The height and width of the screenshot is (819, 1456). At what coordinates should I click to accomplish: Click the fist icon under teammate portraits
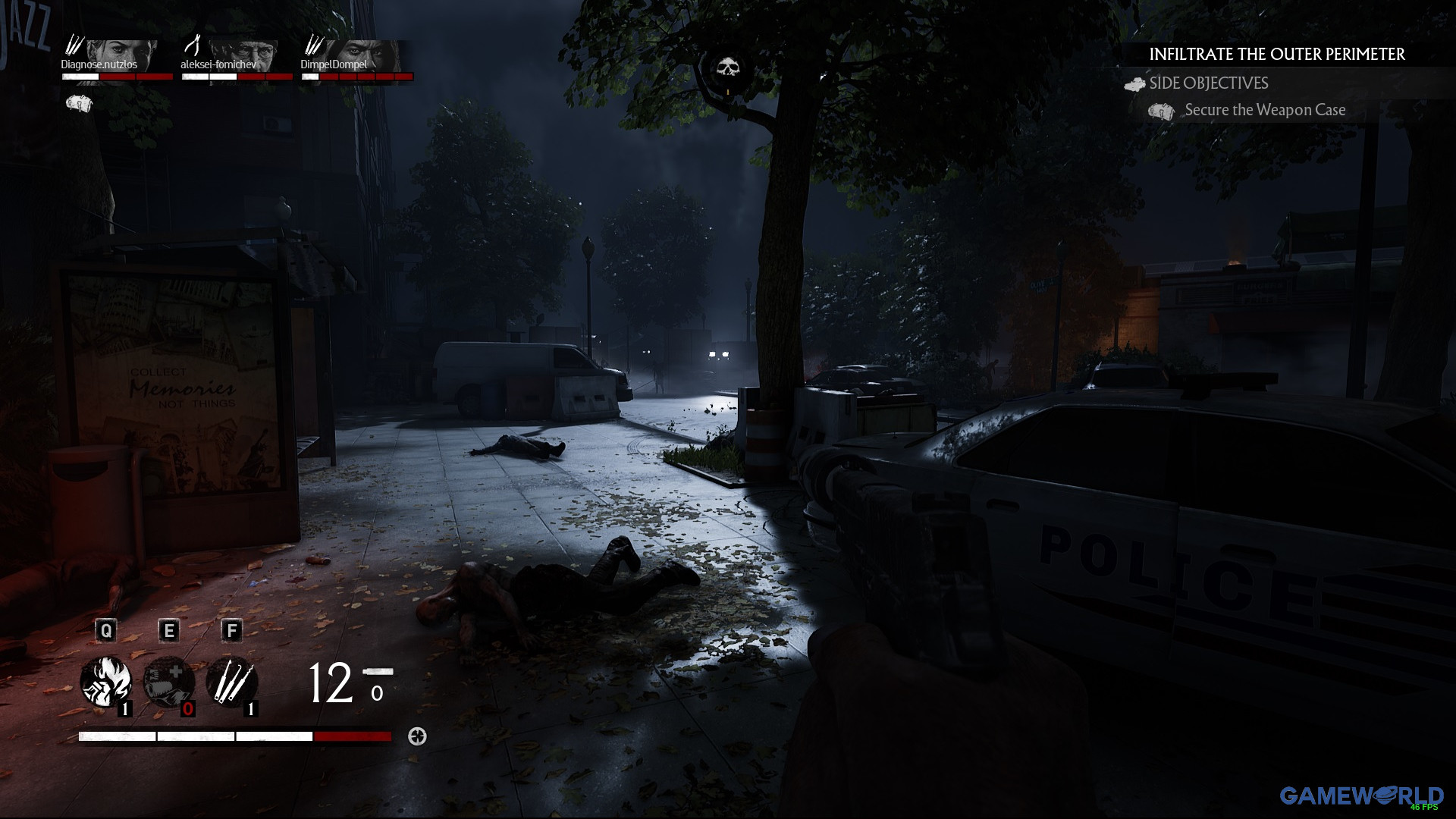(x=79, y=104)
